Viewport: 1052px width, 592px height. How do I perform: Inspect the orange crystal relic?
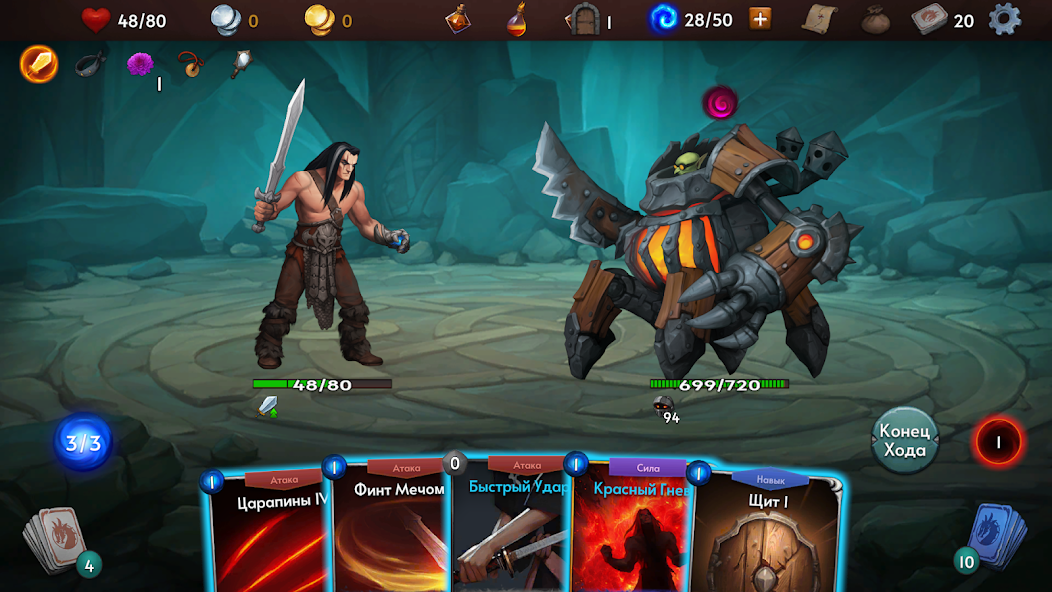[x=39, y=65]
